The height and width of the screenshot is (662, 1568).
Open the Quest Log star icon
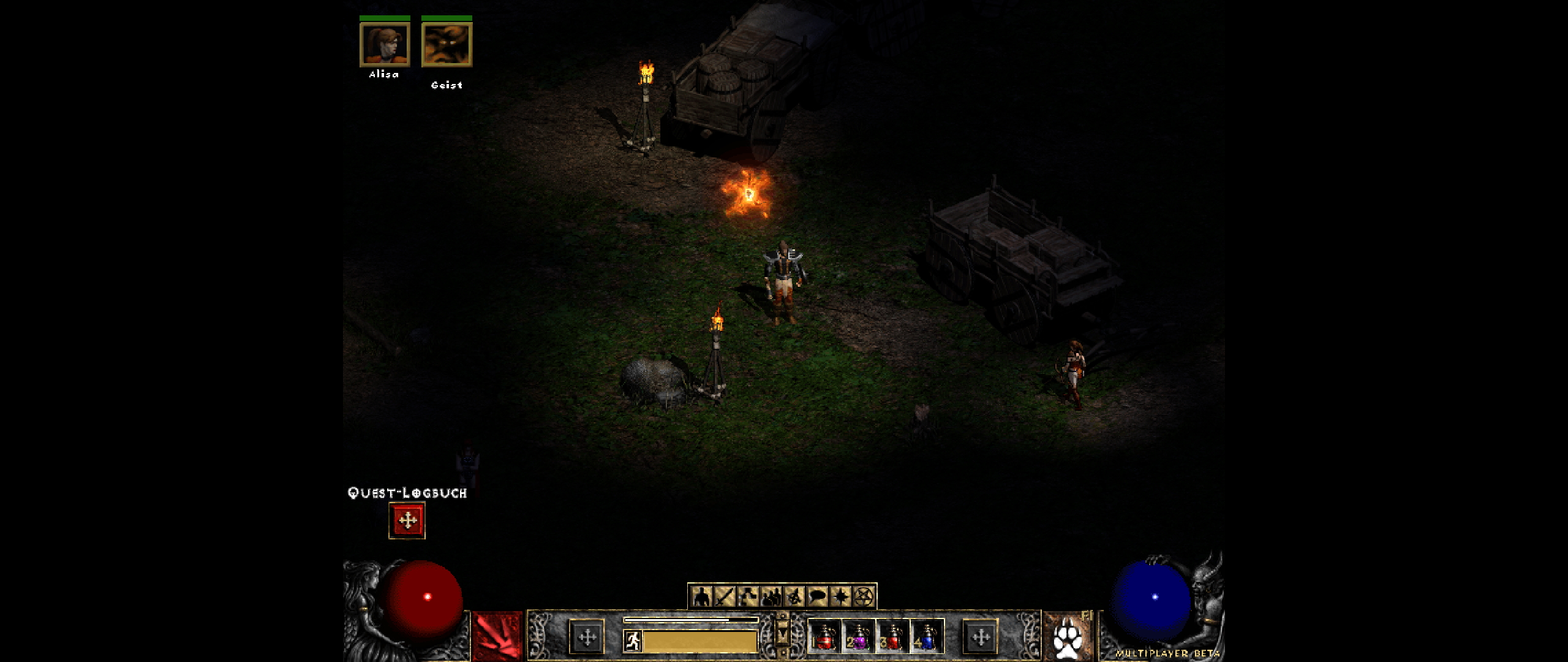click(841, 597)
